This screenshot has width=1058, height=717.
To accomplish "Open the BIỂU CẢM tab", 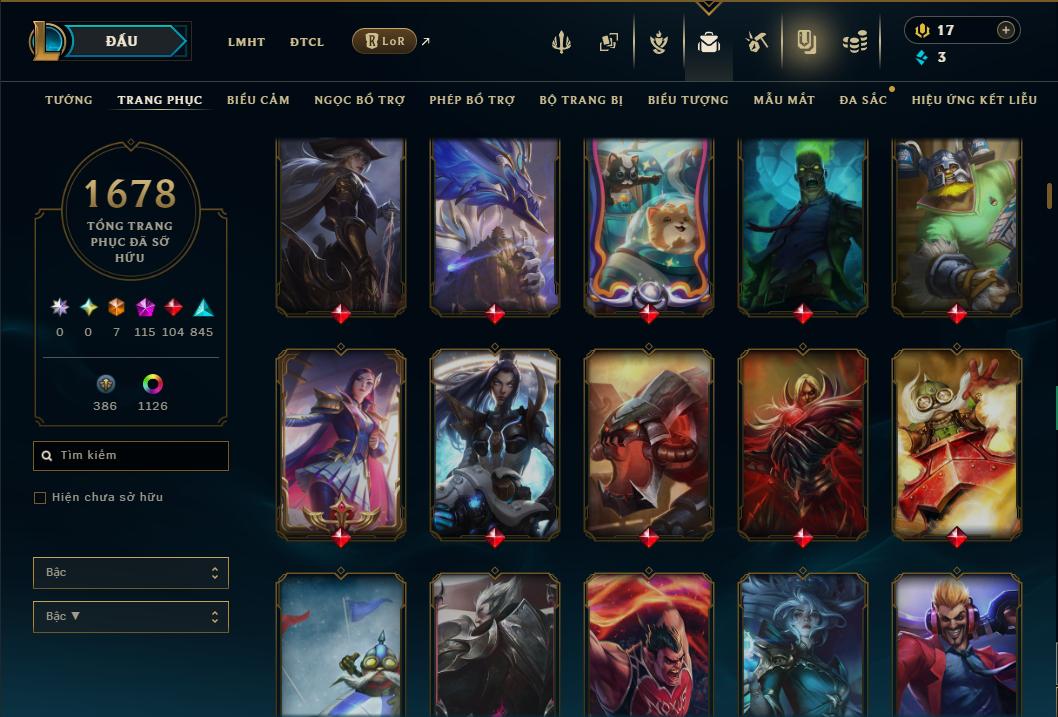I will tap(258, 100).
